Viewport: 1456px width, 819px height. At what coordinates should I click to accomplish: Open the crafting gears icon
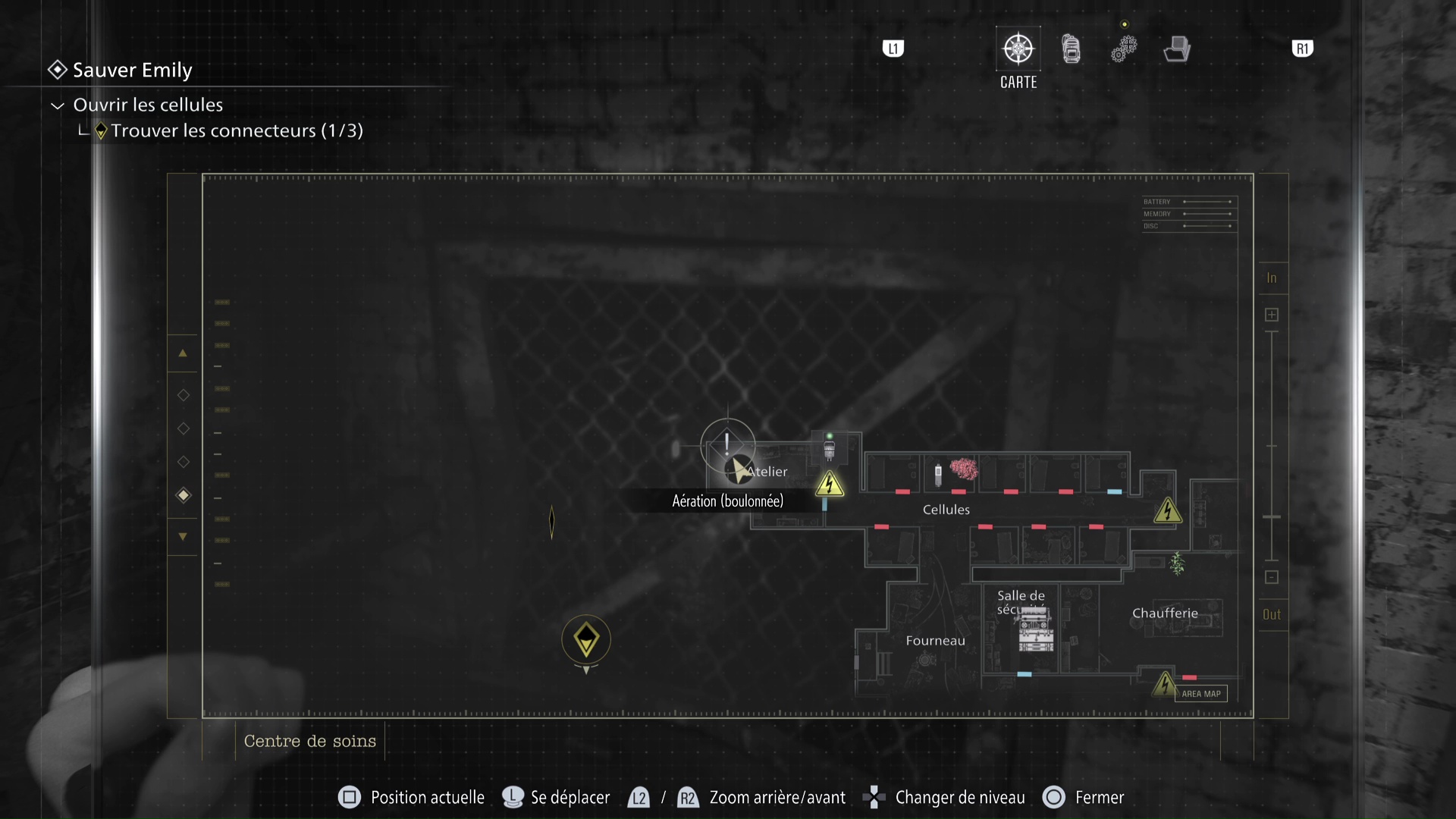pos(1124,47)
